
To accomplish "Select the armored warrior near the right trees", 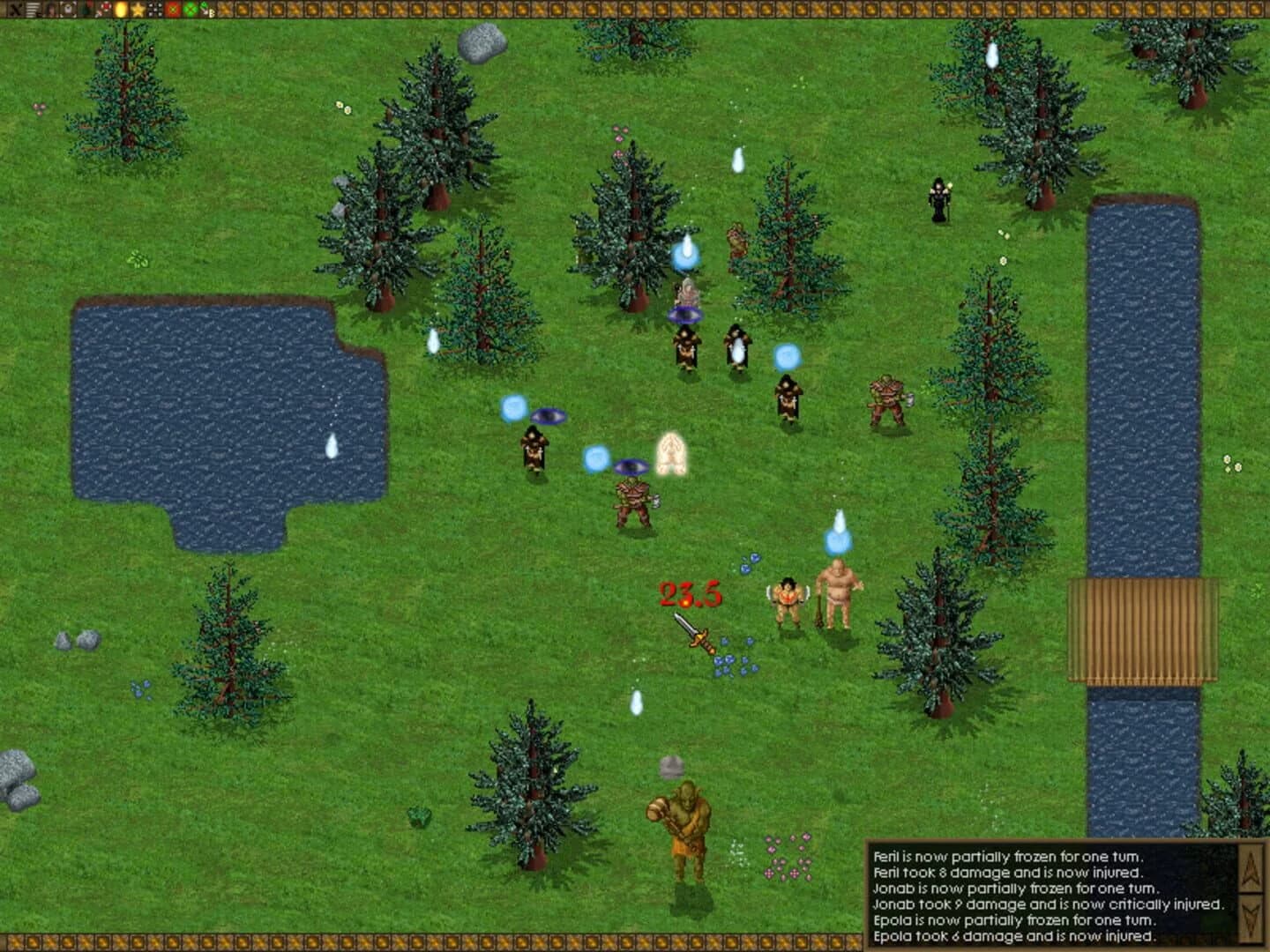I will point(889,401).
